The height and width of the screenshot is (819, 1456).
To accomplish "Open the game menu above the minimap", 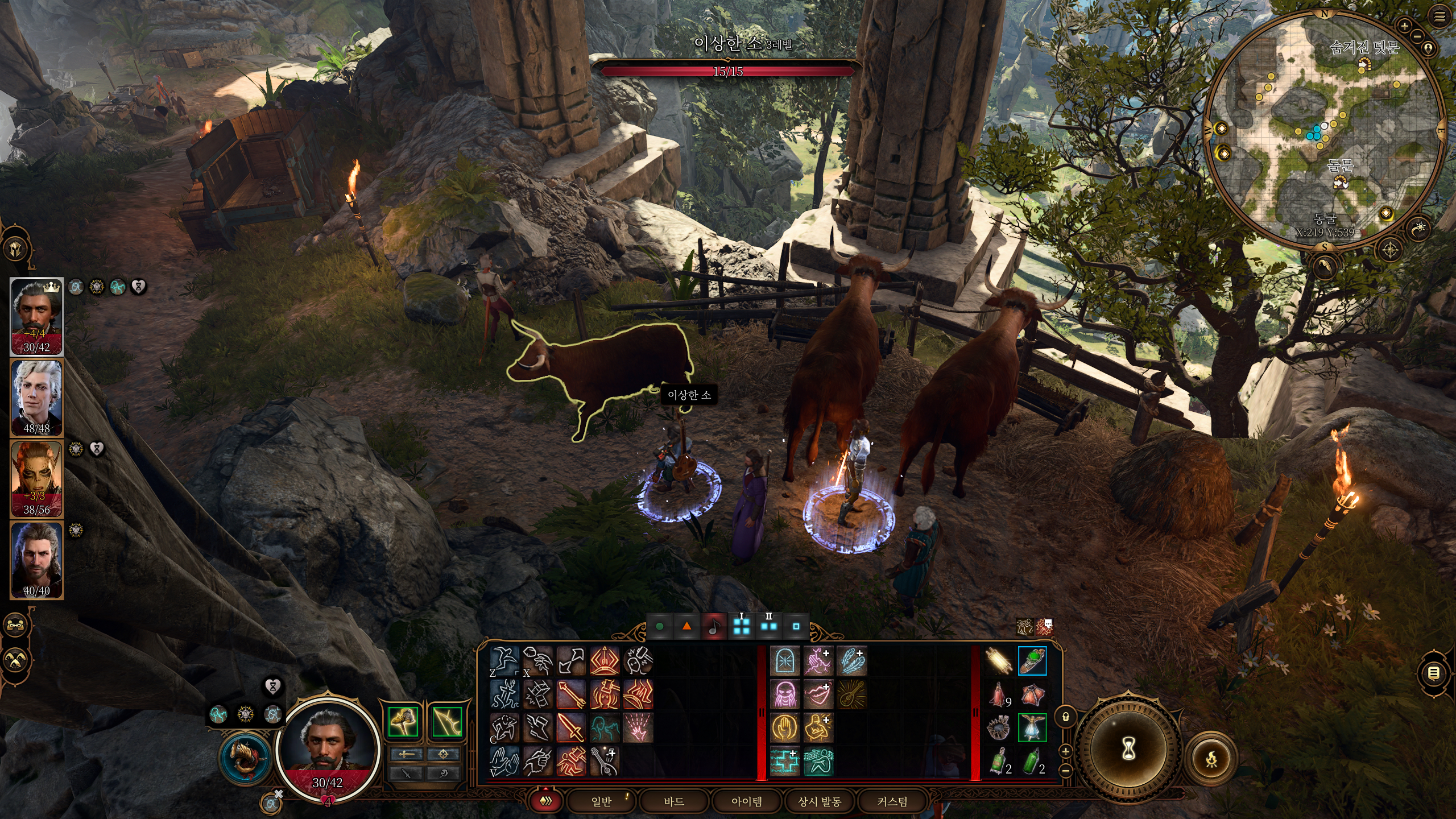I will pos(1440,17).
